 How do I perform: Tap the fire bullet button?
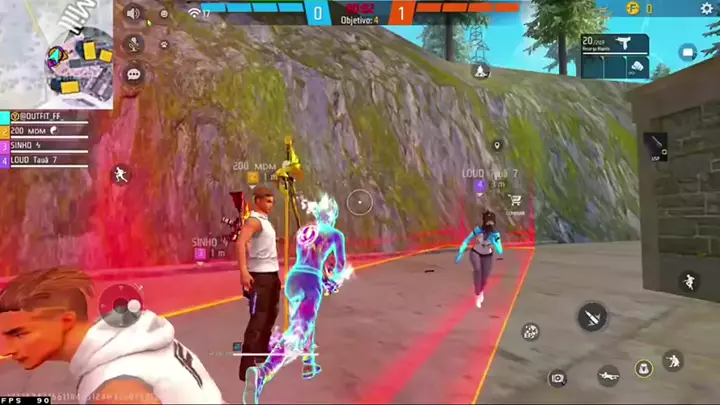(x=592, y=317)
